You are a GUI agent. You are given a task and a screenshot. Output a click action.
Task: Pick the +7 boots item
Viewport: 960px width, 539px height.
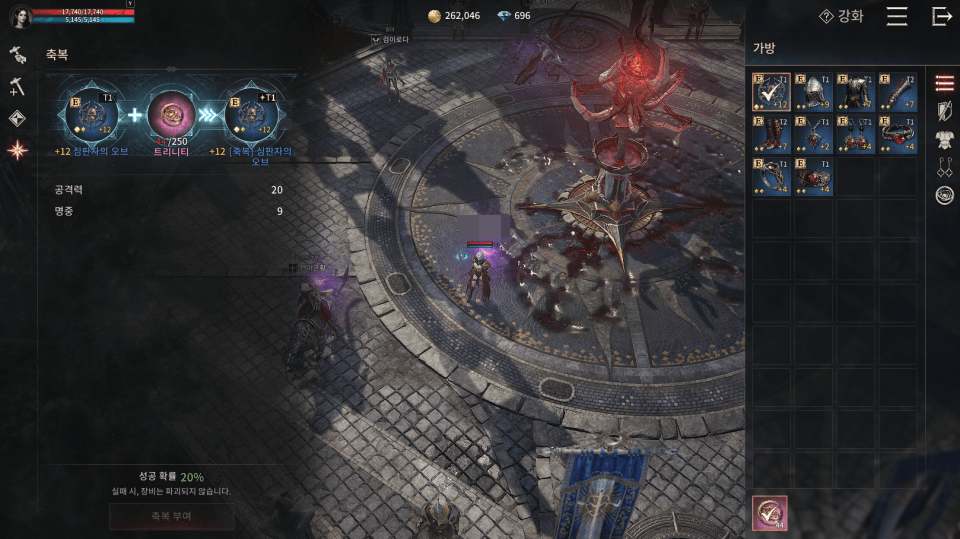click(x=771, y=134)
